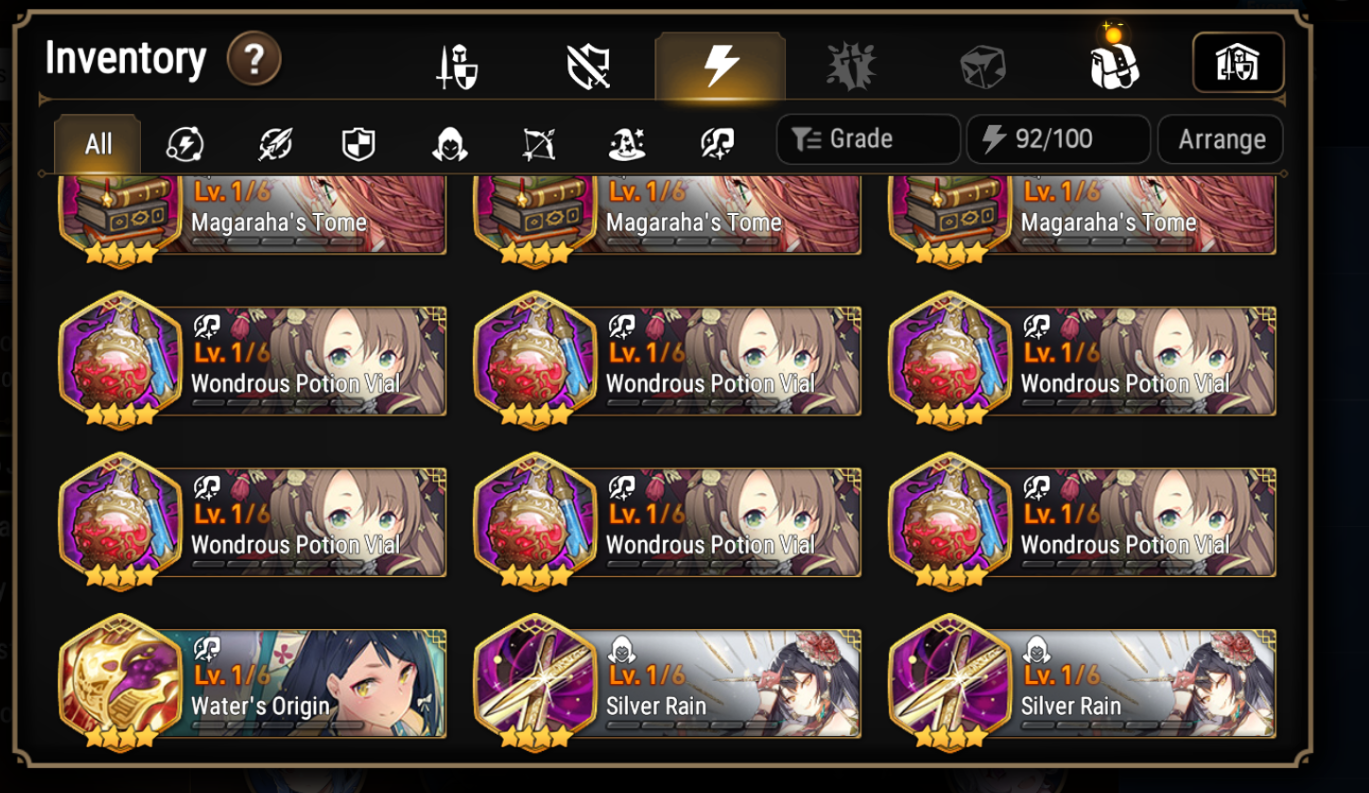Toggle the storage building icon on far right
Image resolution: width=1369 pixels, height=793 pixels.
click(x=1237, y=62)
